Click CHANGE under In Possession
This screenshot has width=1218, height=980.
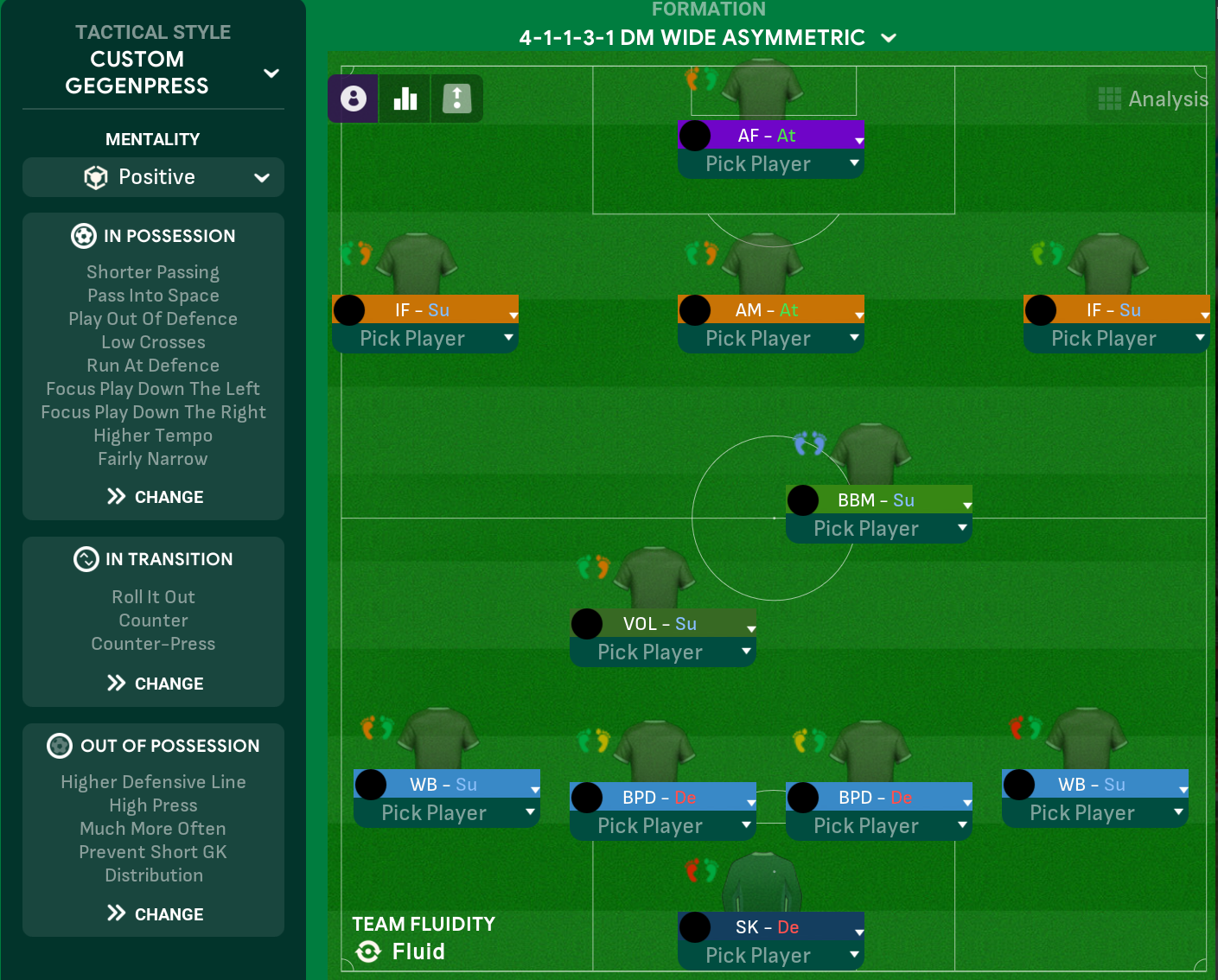tap(153, 496)
